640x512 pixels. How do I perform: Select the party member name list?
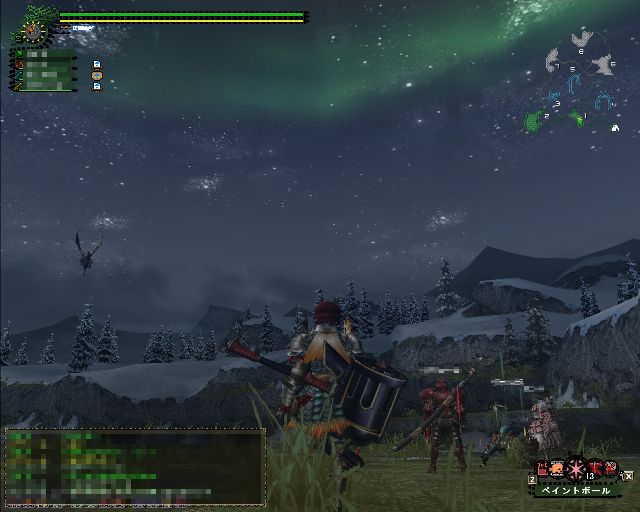45,72
